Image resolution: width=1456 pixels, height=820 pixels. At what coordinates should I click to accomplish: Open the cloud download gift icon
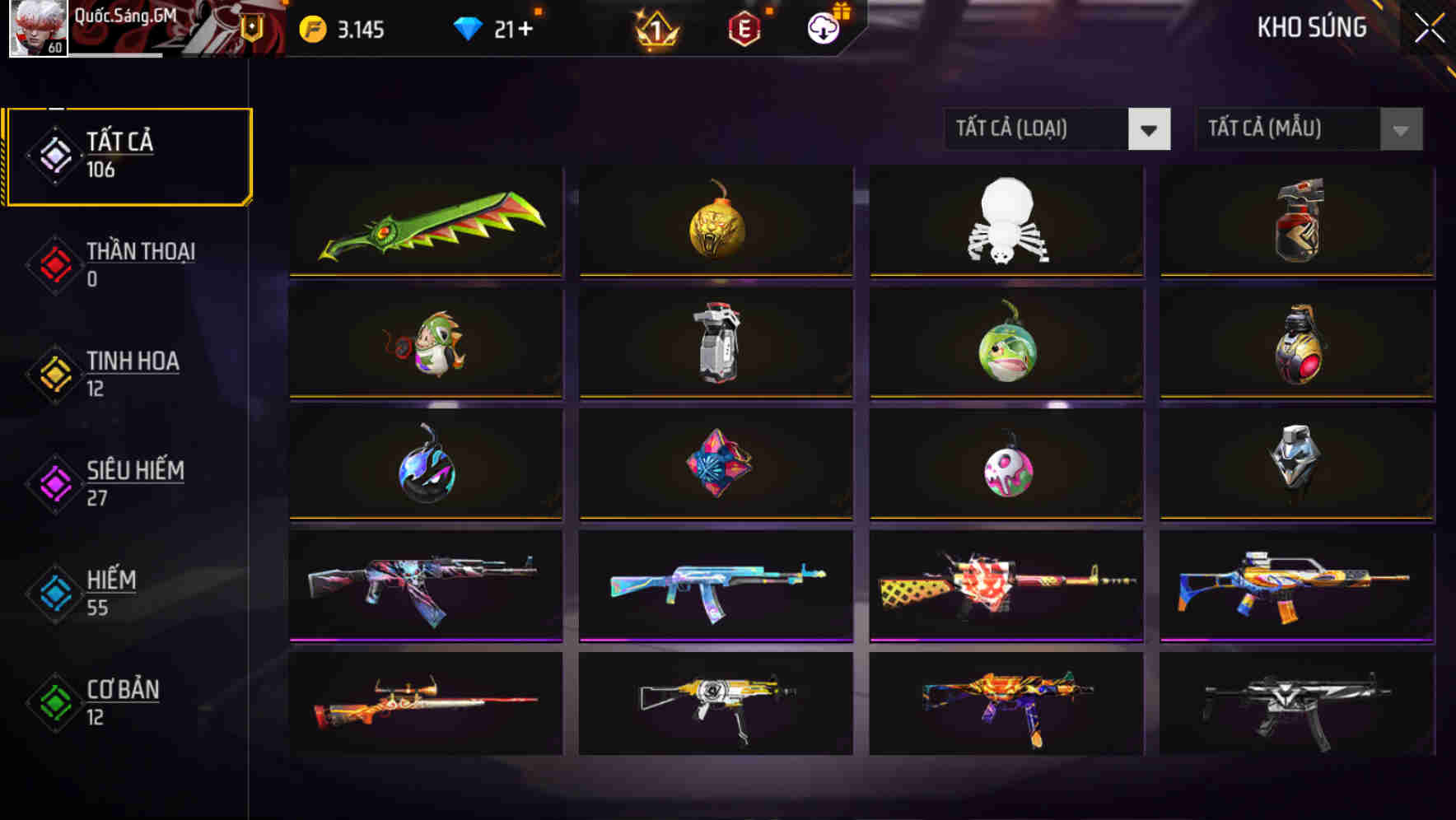point(823,27)
